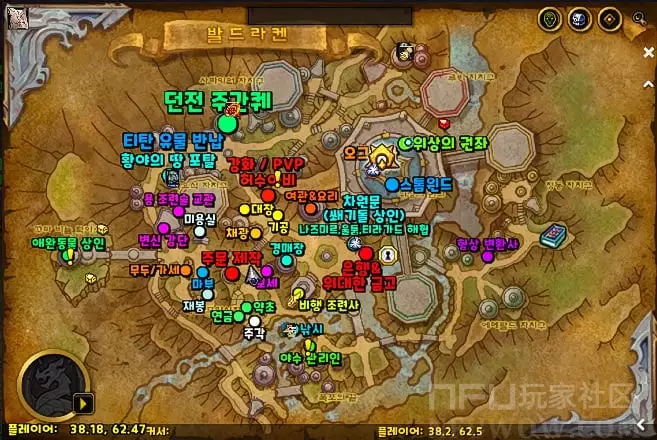Click the blue 스톰윈드 portal marker
Screen dimensions: 657x440
coord(391,185)
